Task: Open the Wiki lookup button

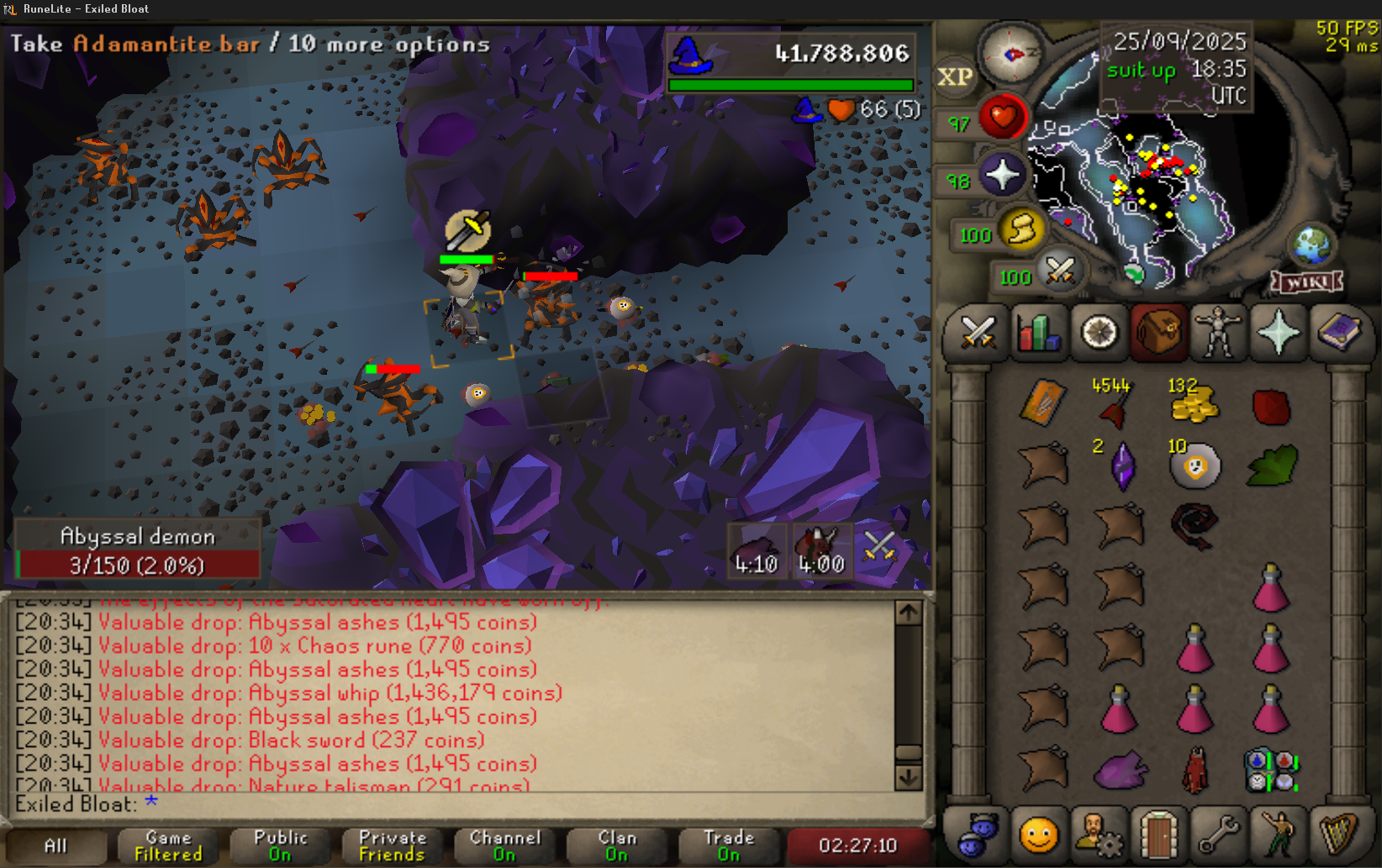Action: [x=1306, y=282]
